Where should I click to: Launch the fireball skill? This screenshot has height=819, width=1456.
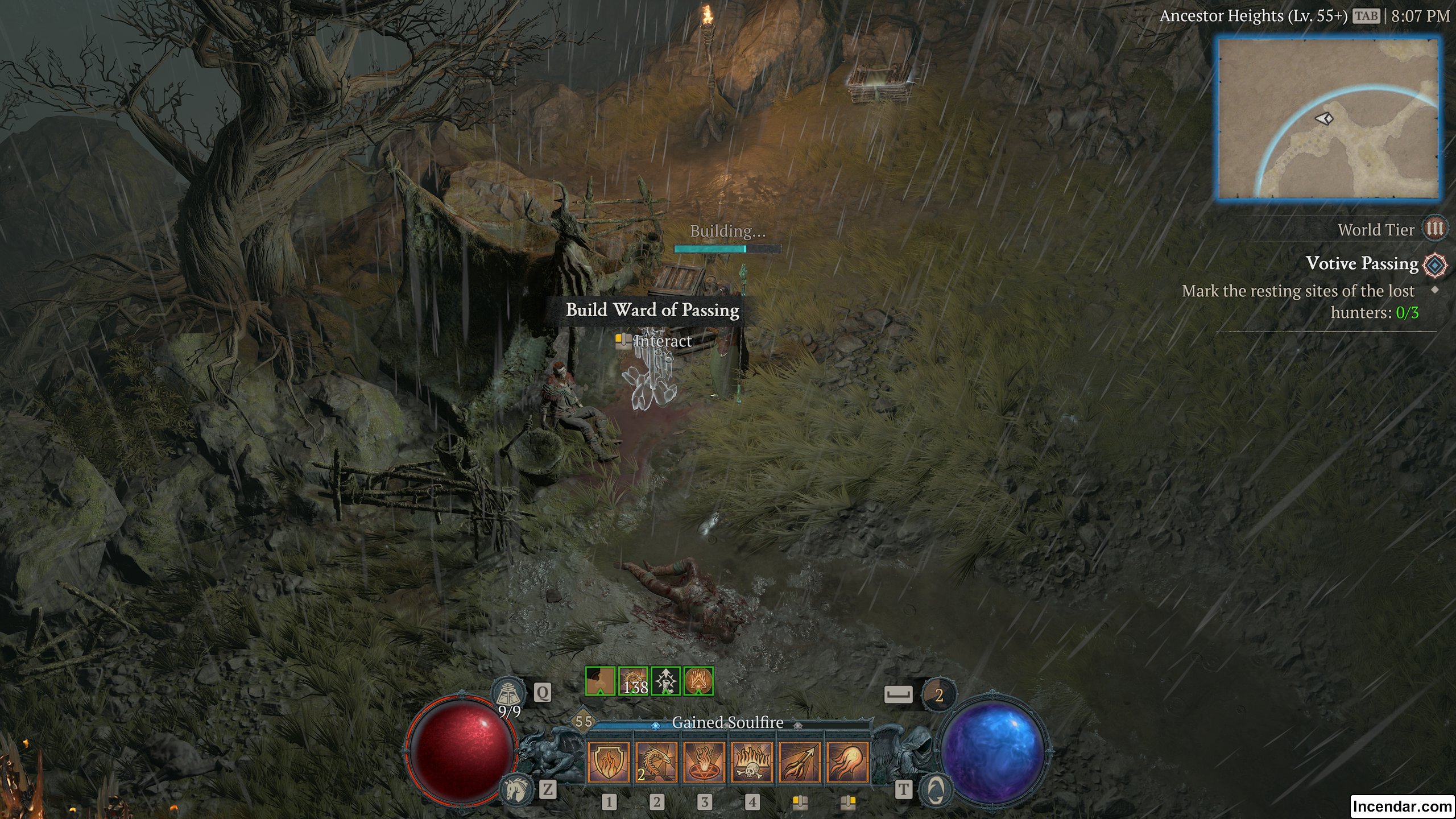(x=847, y=762)
